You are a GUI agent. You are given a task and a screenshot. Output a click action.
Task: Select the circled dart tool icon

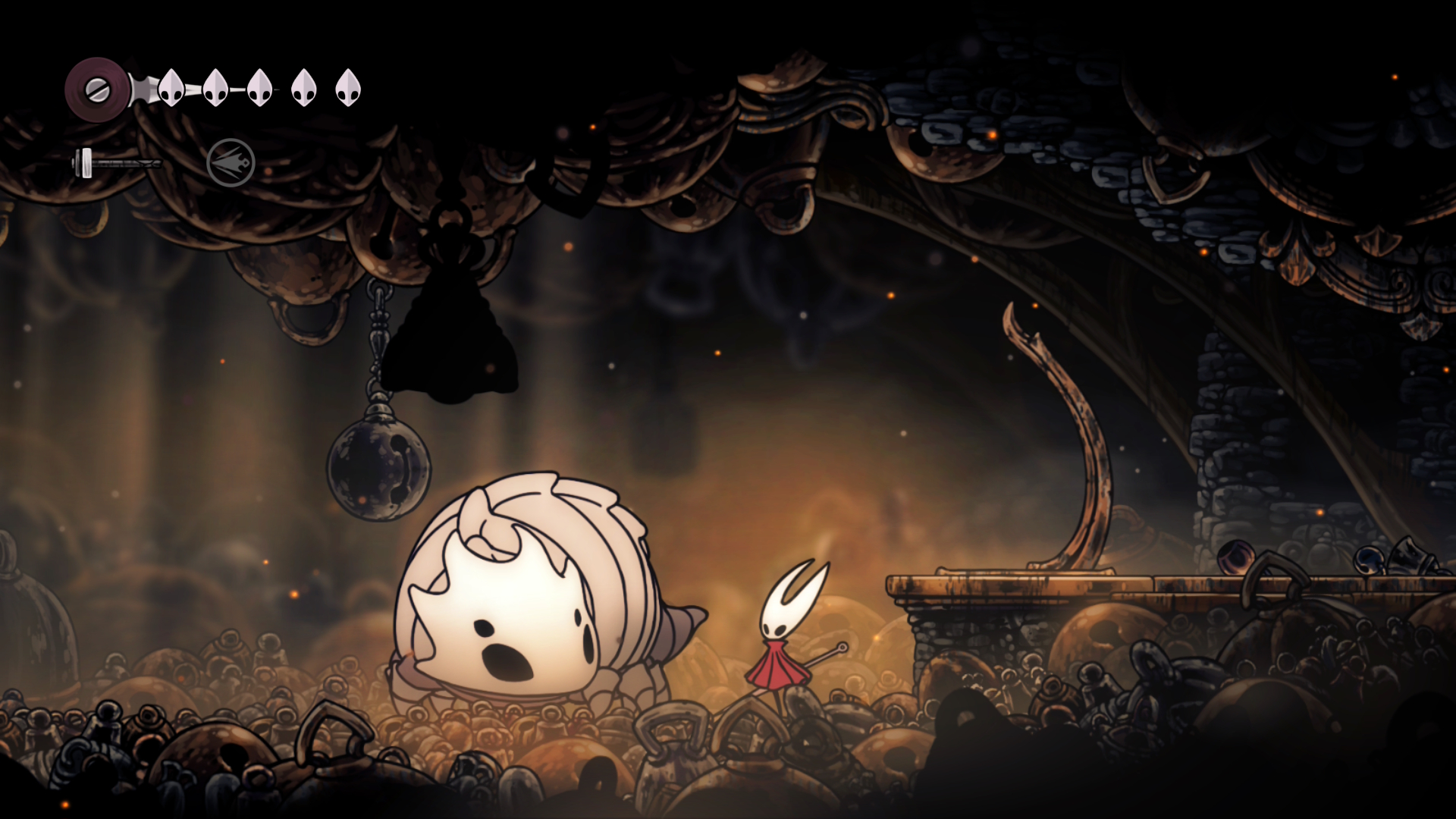(x=231, y=162)
